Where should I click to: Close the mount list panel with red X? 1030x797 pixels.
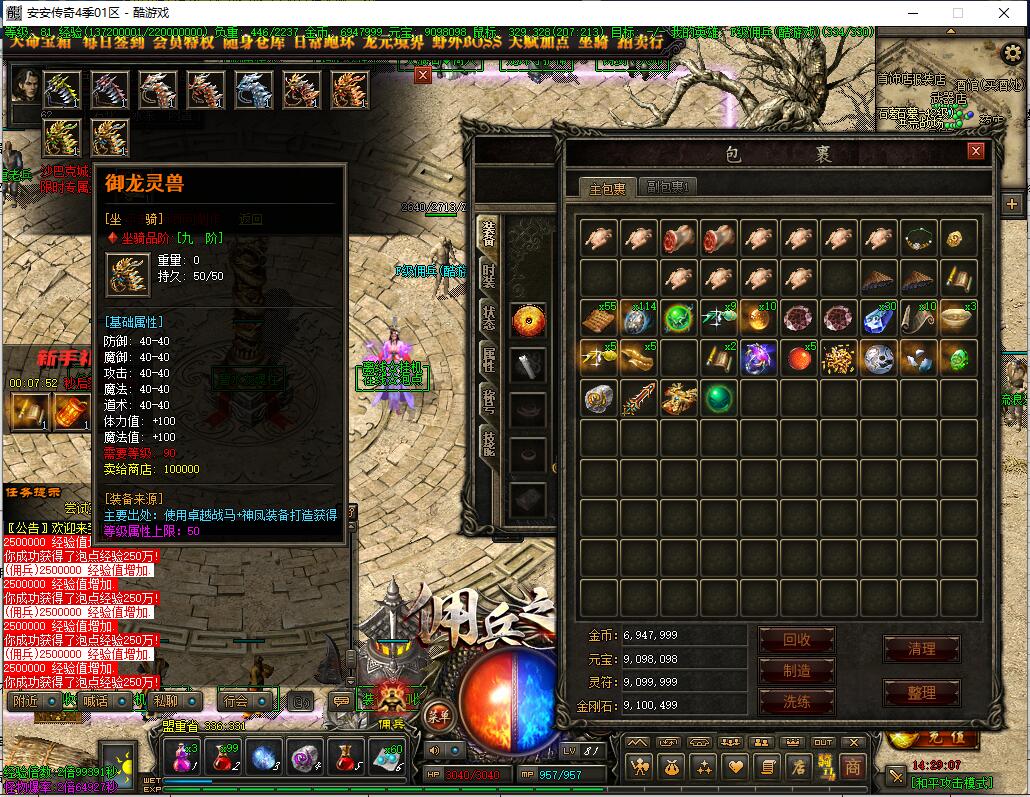[x=423, y=75]
